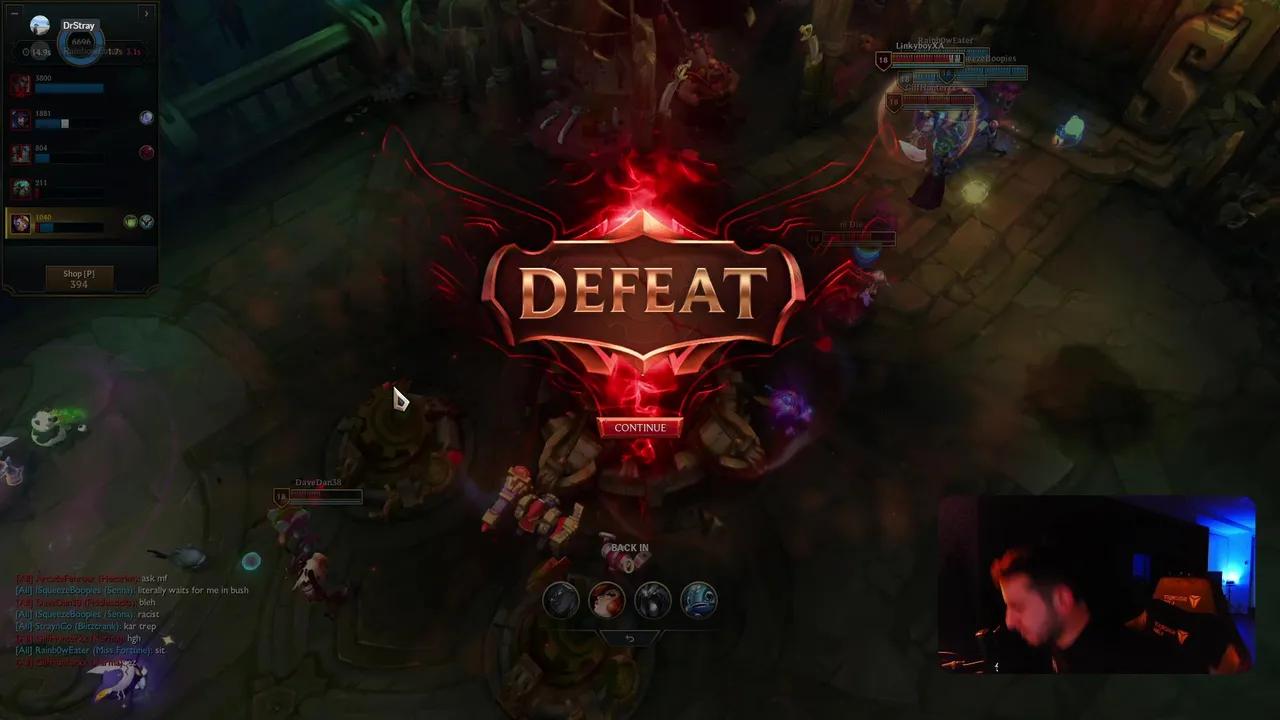Click the CONTINUE button below the DEFEAT banner

click(x=641, y=427)
